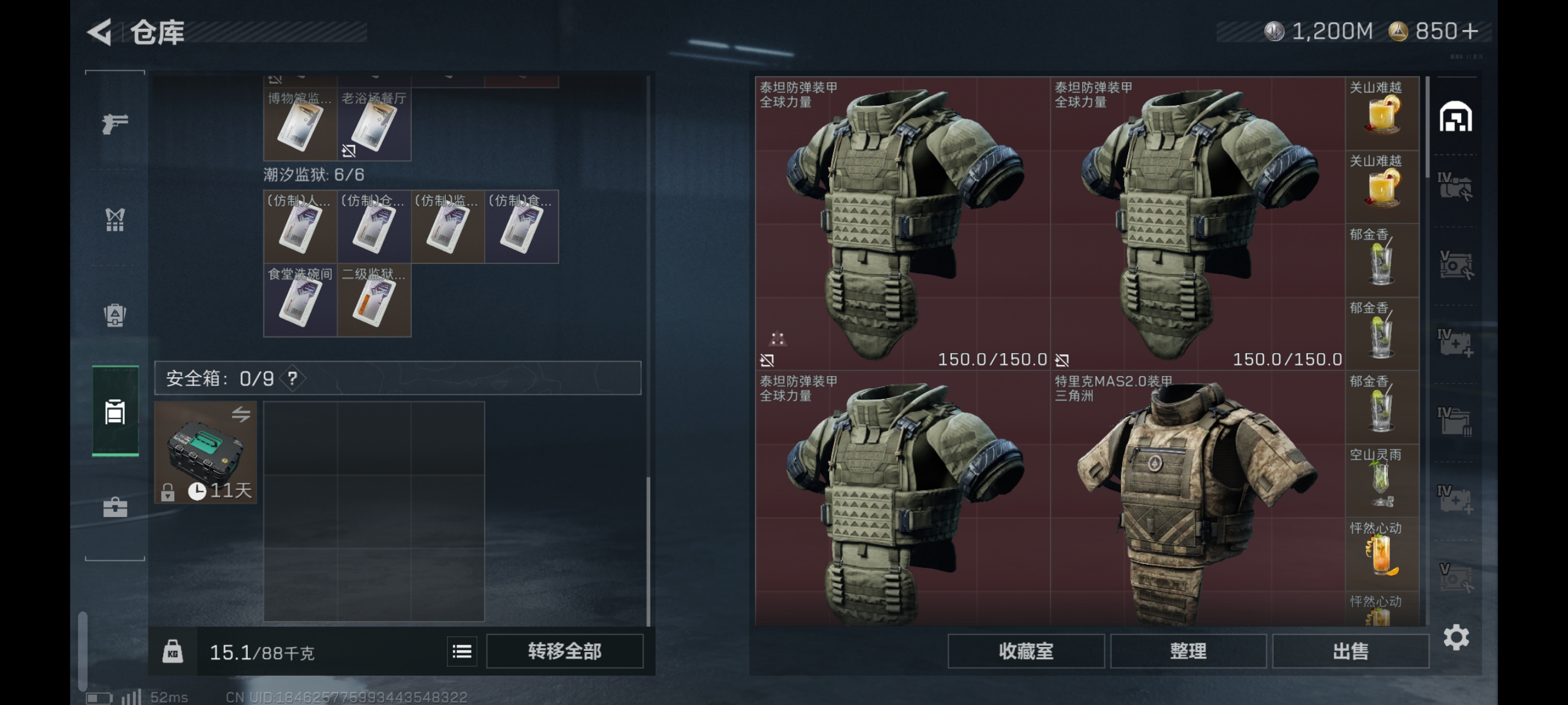Screen dimensions: 1568x705
Task: Click the 整理 sort button
Action: click(1187, 651)
